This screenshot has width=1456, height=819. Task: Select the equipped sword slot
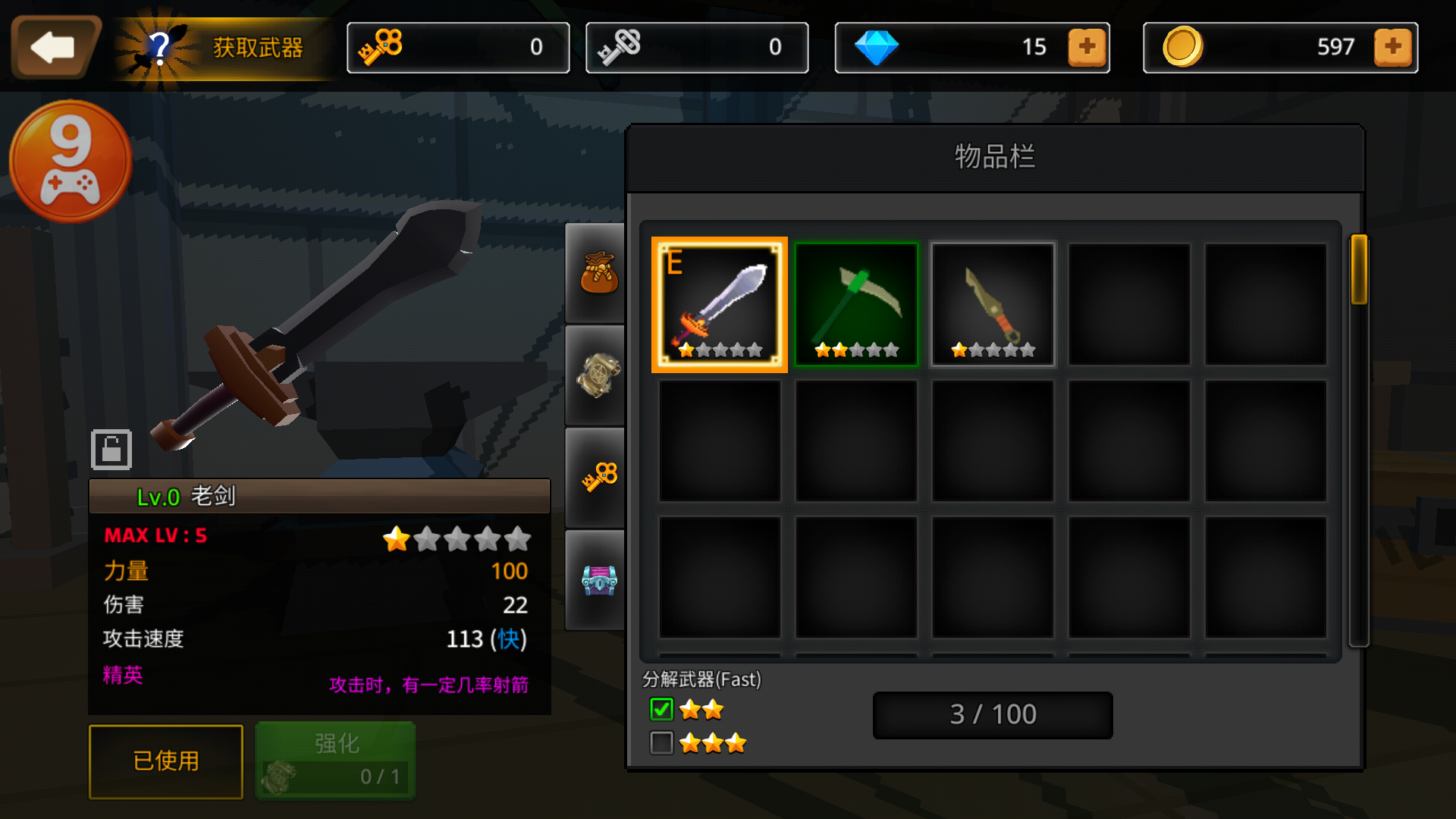point(719,304)
